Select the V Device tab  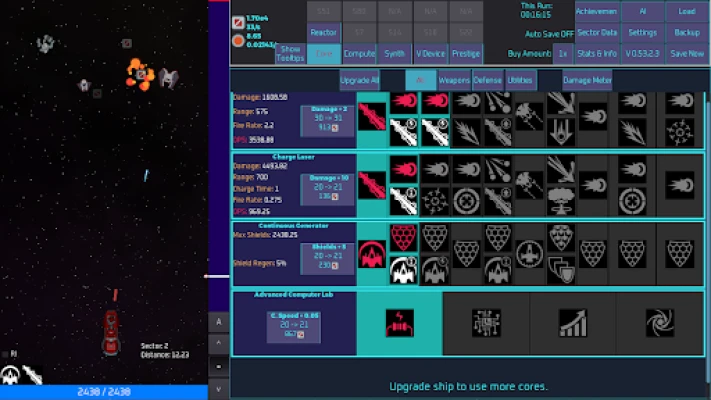point(430,54)
